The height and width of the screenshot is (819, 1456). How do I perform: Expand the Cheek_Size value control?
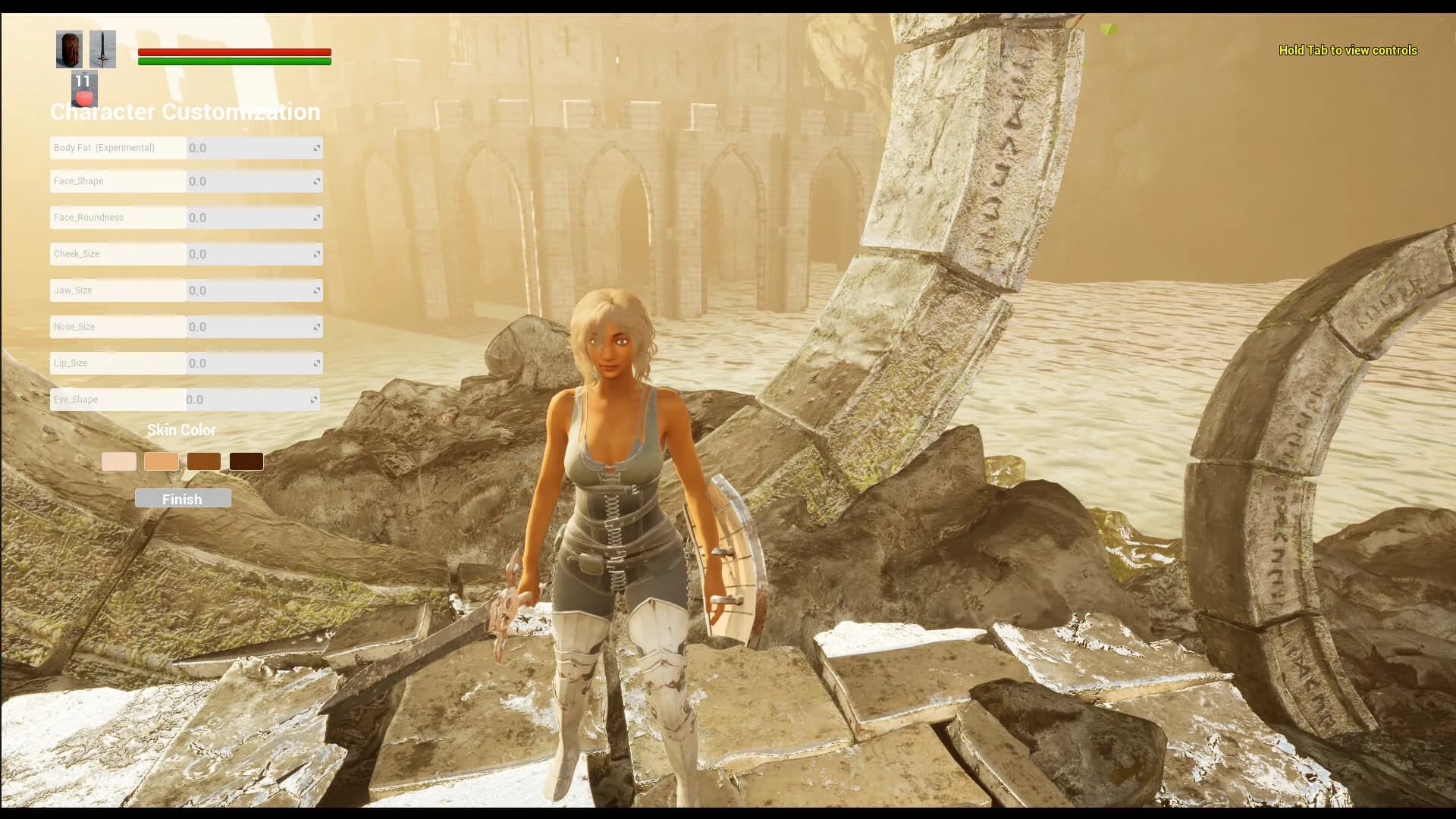(316, 254)
